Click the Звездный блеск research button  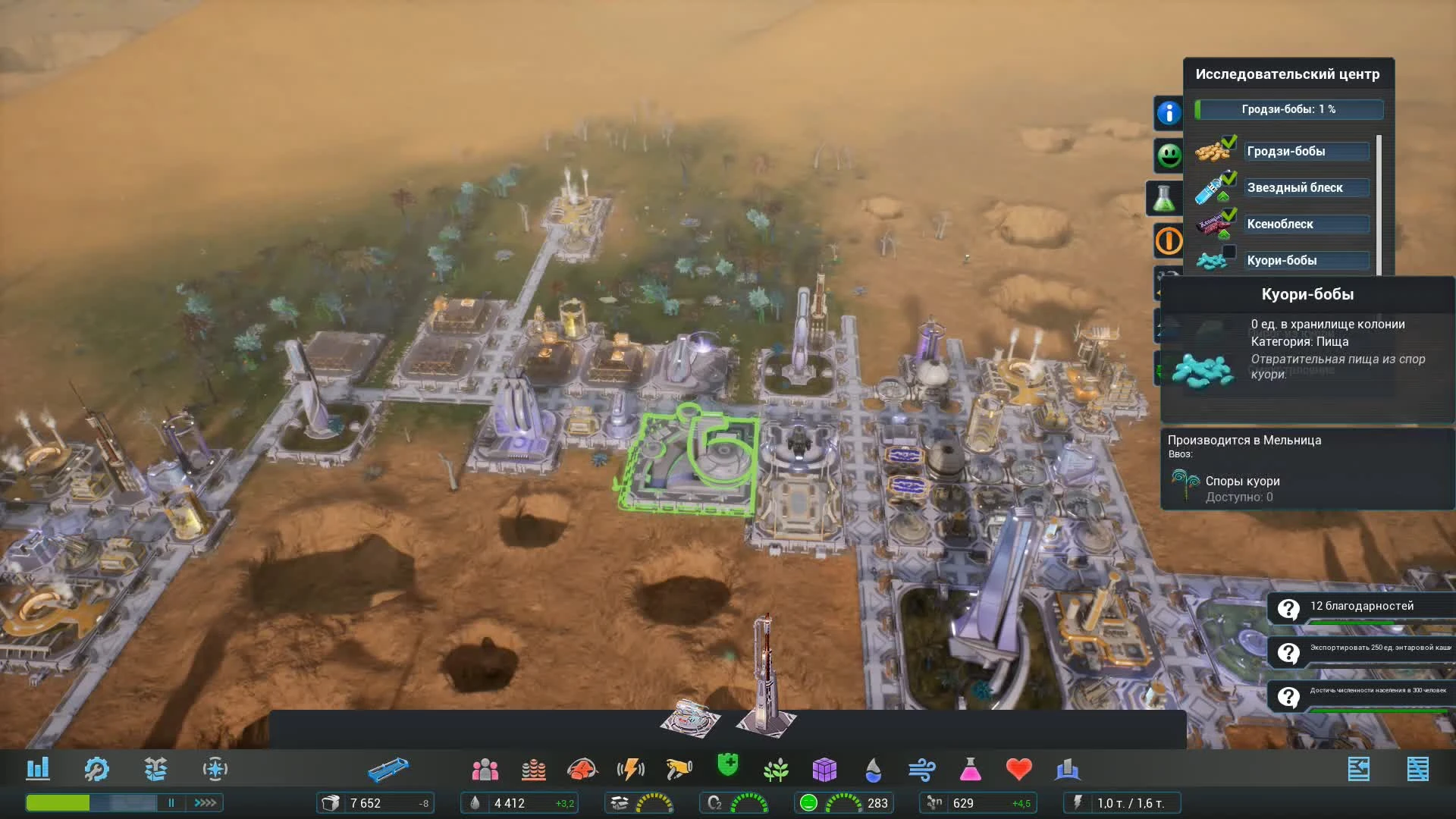[x=1307, y=187]
